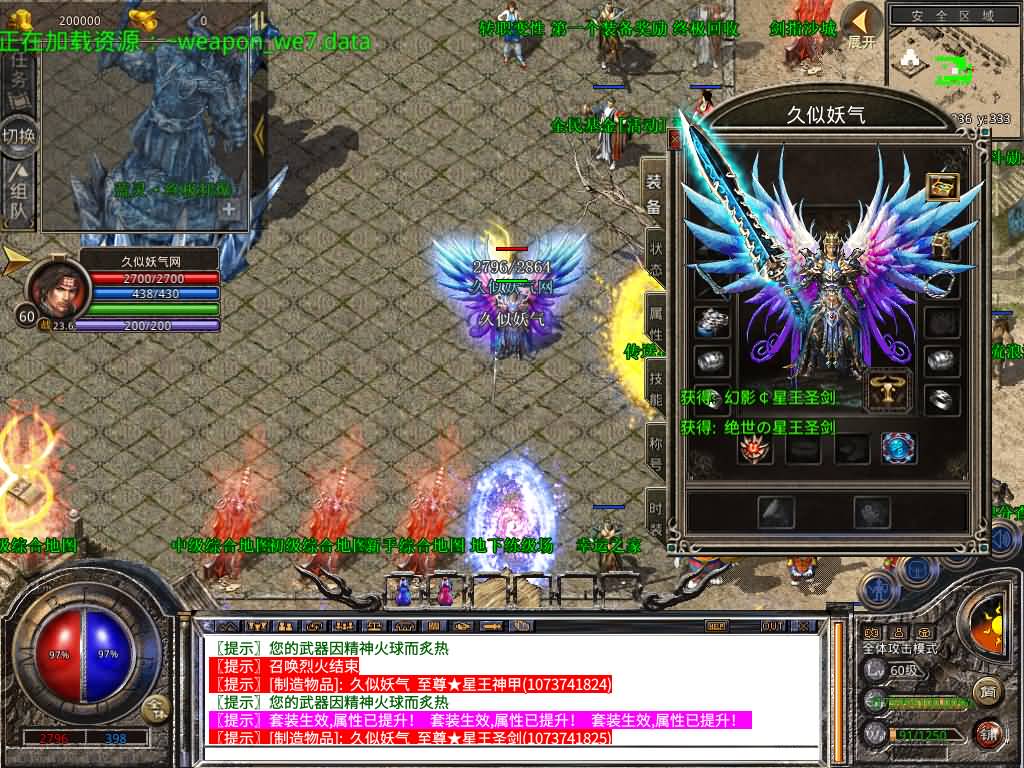The height and width of the screenshot is (768, 1024).
Task: Open the 组队 team tab
Action: [18, 195]
